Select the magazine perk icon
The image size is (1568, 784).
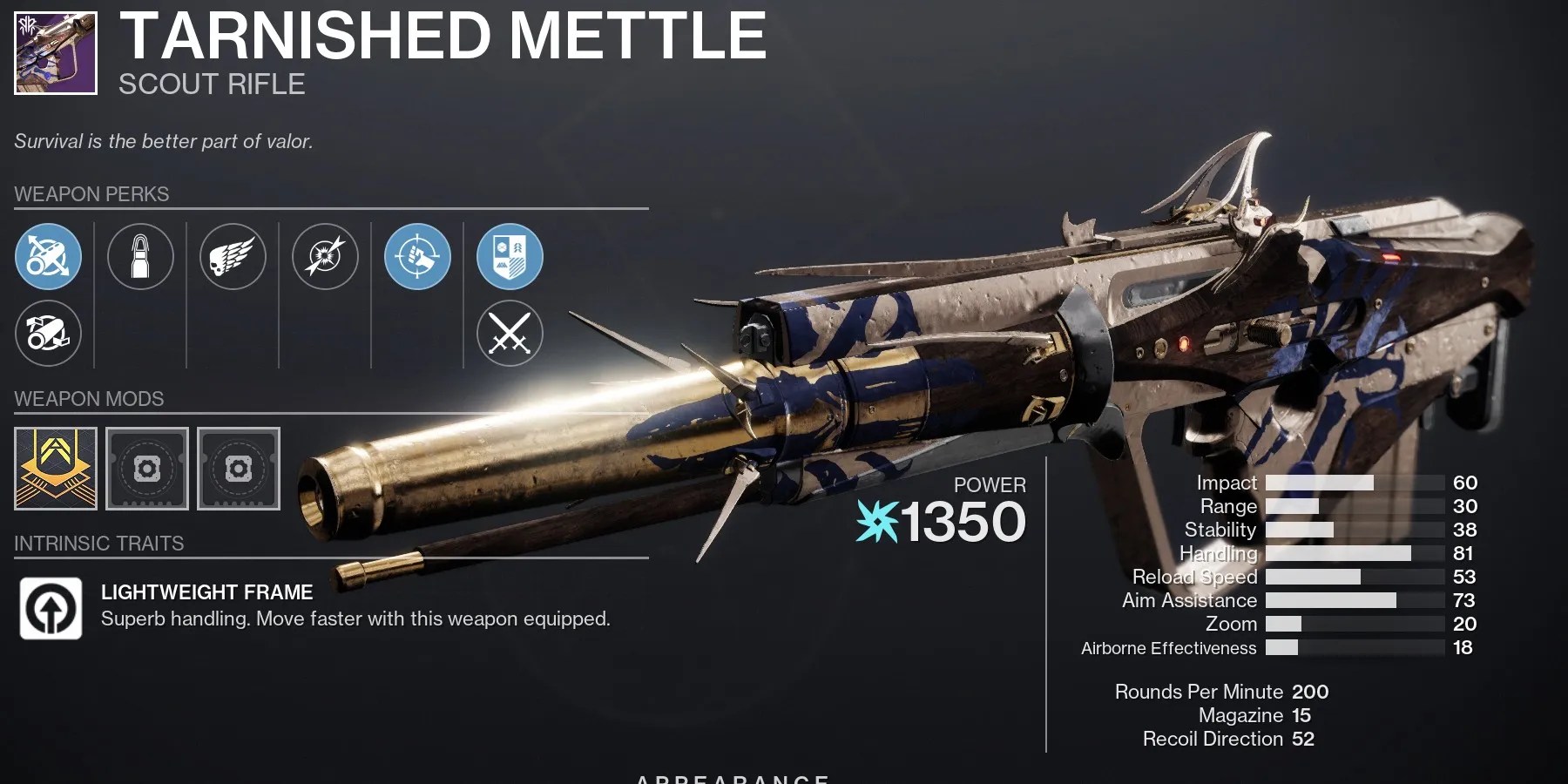pyautogui.click(x=140, y=257)
